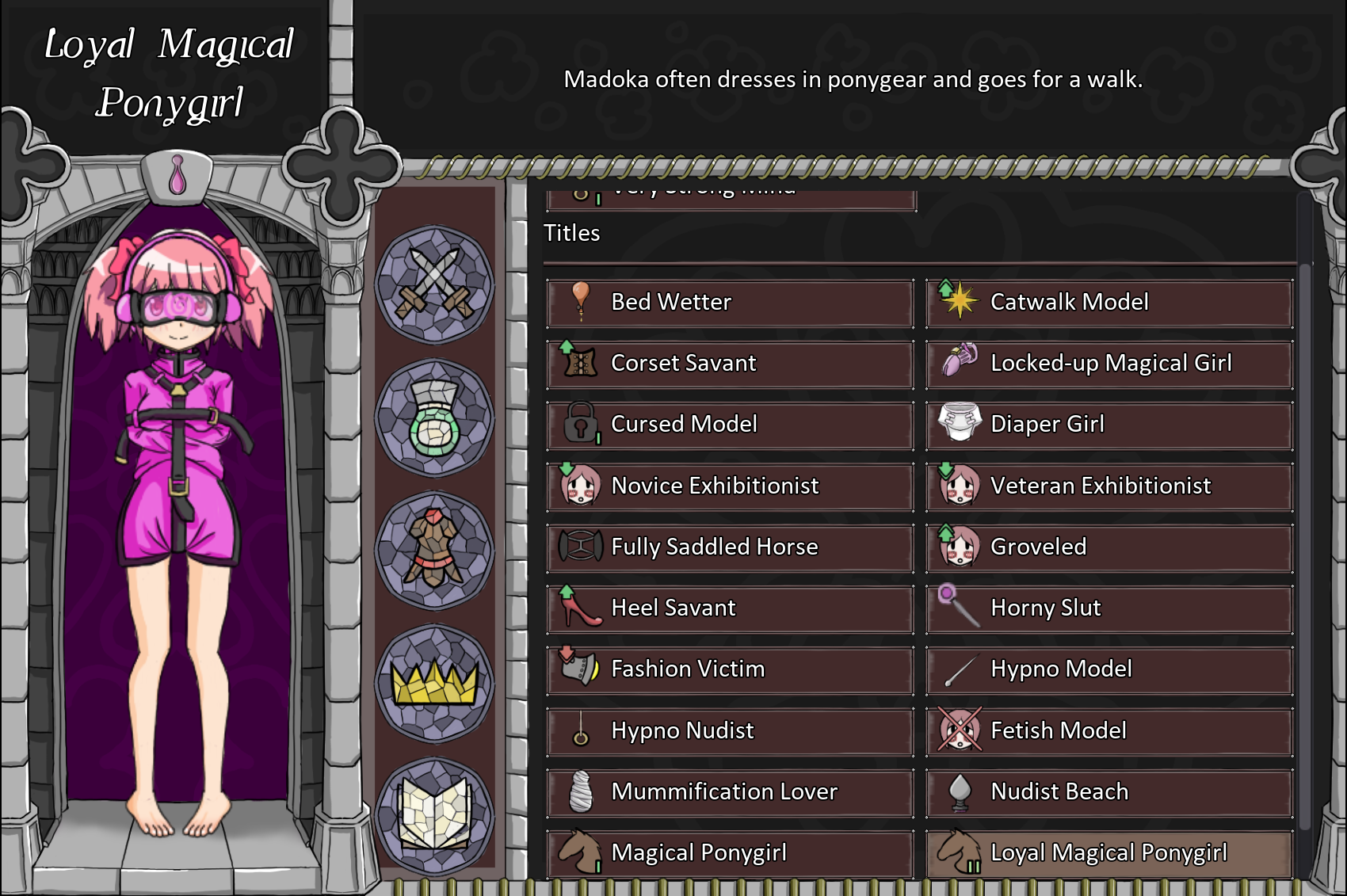Click the Heel Savant title
This screenshot has width=1347, height=896.
coord(730,608)
